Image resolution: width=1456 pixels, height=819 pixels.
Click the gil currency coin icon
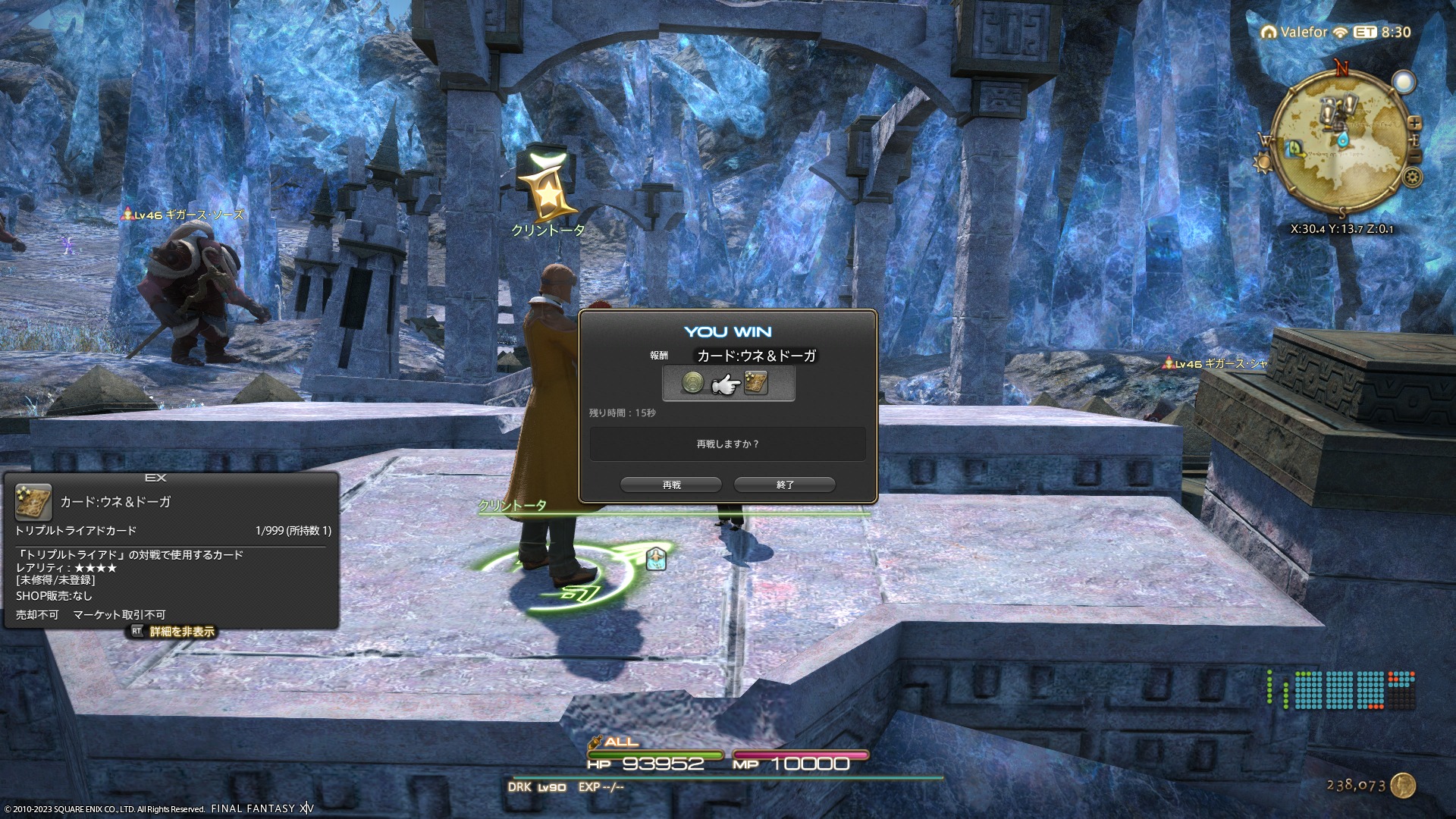[x=1403, y=786]
